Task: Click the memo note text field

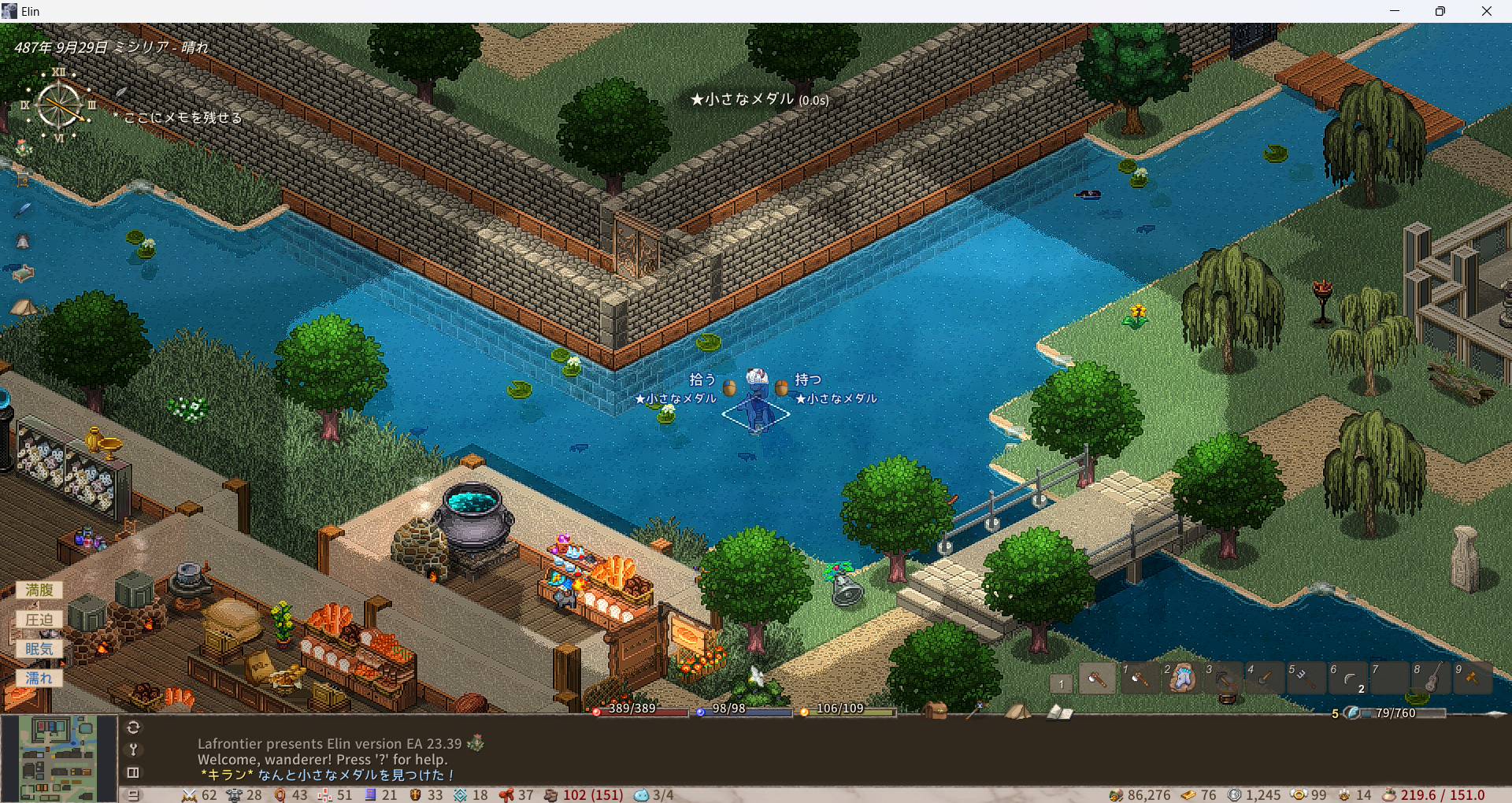Action: [x=183, y=117]
